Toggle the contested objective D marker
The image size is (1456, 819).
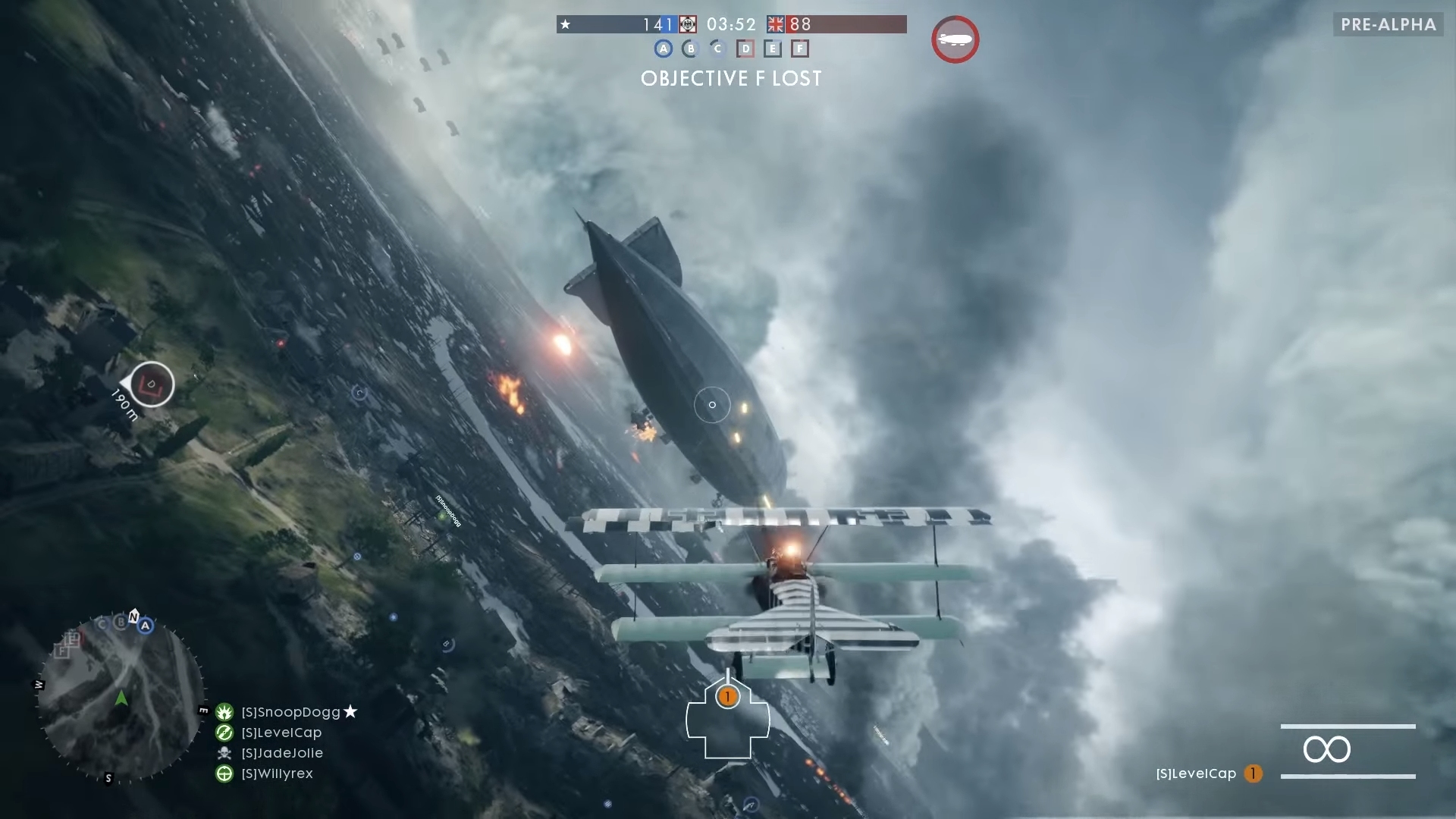[x=745, y=49]
